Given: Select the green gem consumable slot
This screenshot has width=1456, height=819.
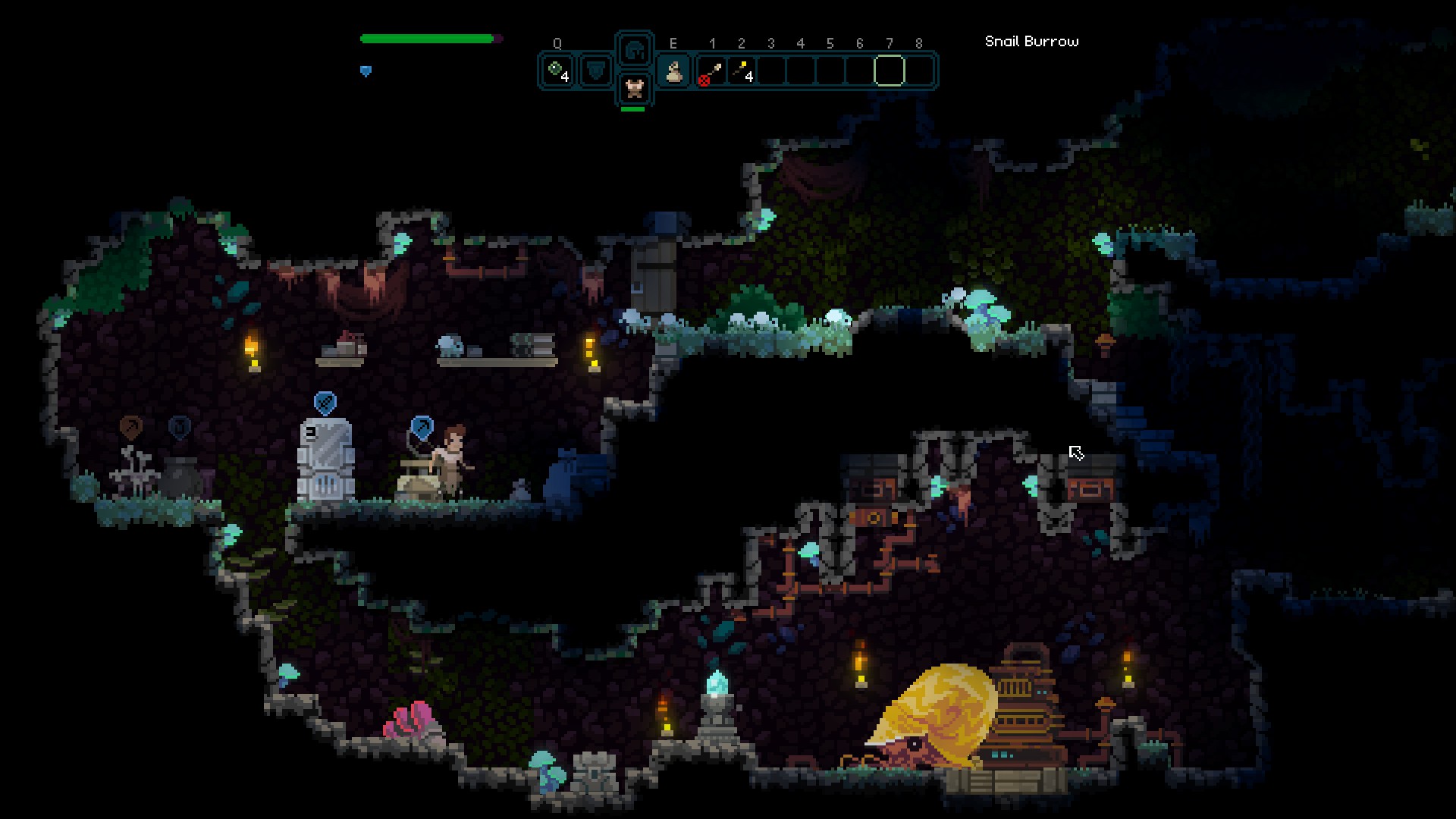Looking at the screenshot, I should click(x=558, y=71).
